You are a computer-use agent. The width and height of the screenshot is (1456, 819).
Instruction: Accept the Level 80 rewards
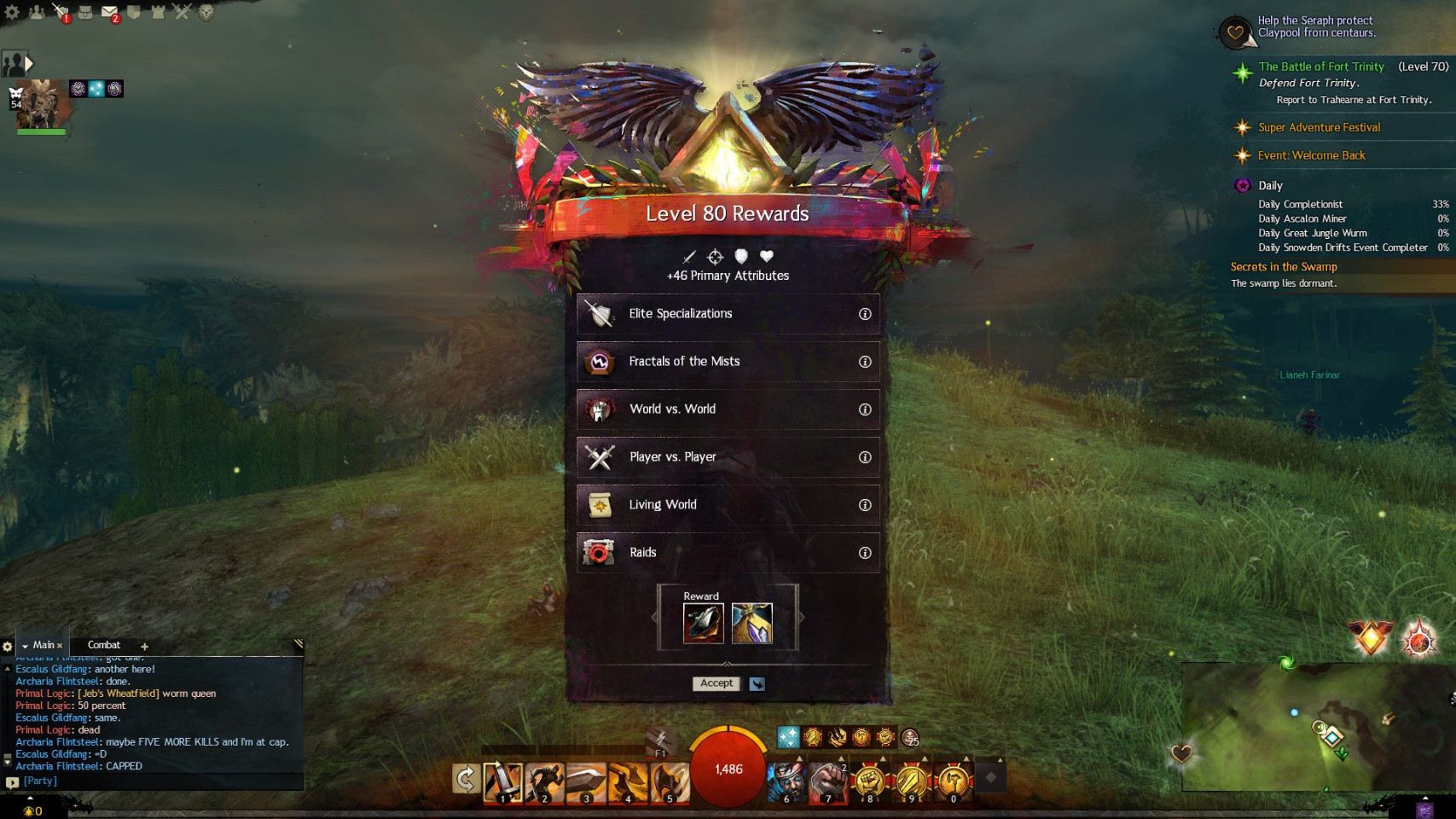tap(716, 683)
